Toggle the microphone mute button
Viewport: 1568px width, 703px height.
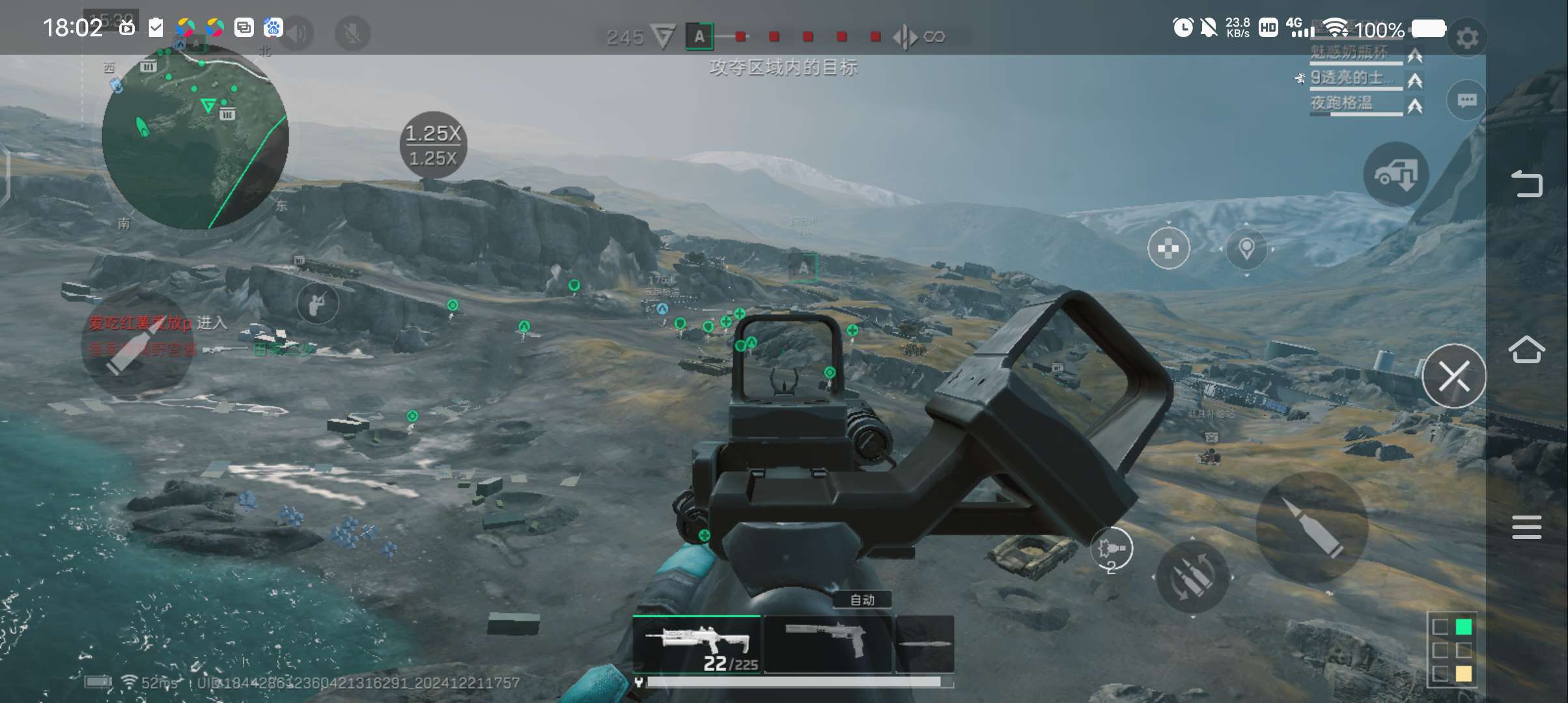coord(352,34)
